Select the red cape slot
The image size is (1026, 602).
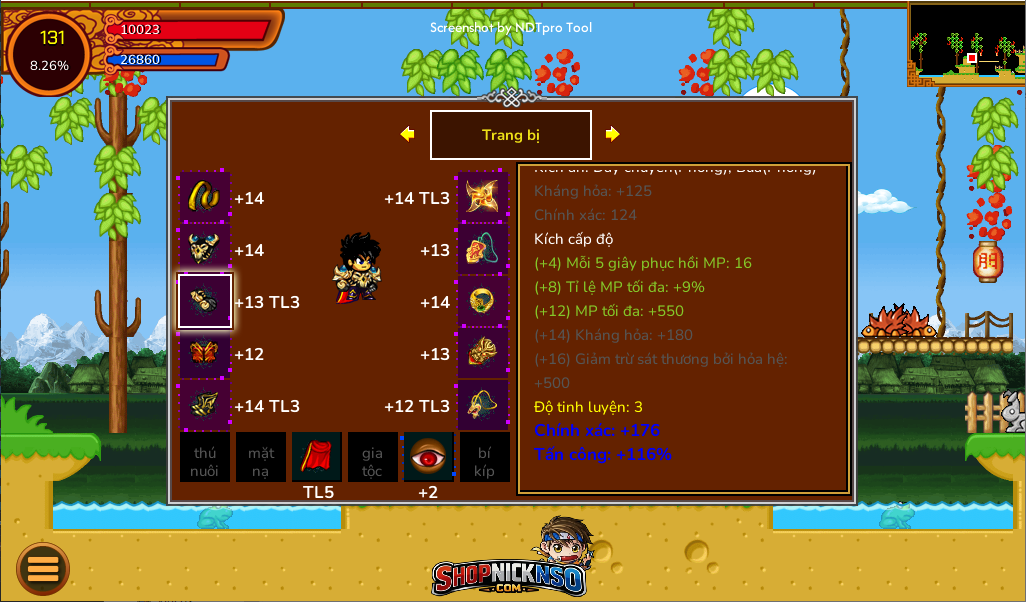click(x=317, y=457)
